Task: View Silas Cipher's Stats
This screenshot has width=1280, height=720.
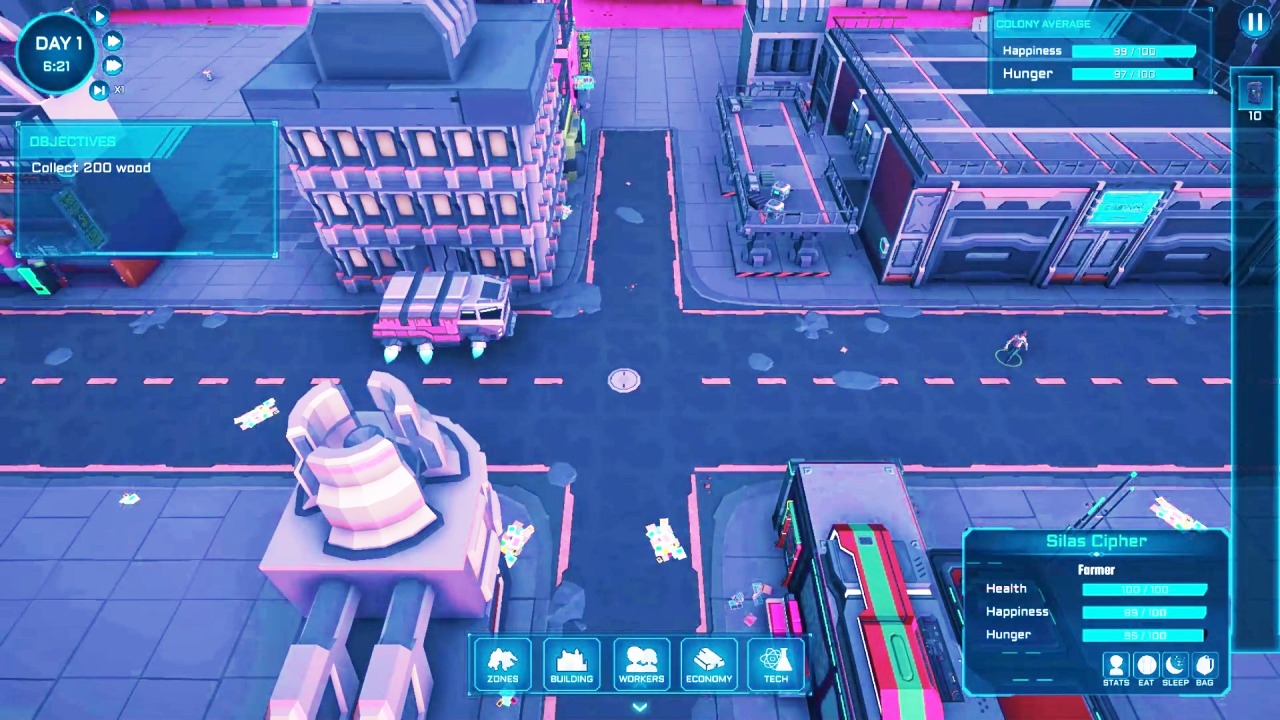Action: [1116, 667]
